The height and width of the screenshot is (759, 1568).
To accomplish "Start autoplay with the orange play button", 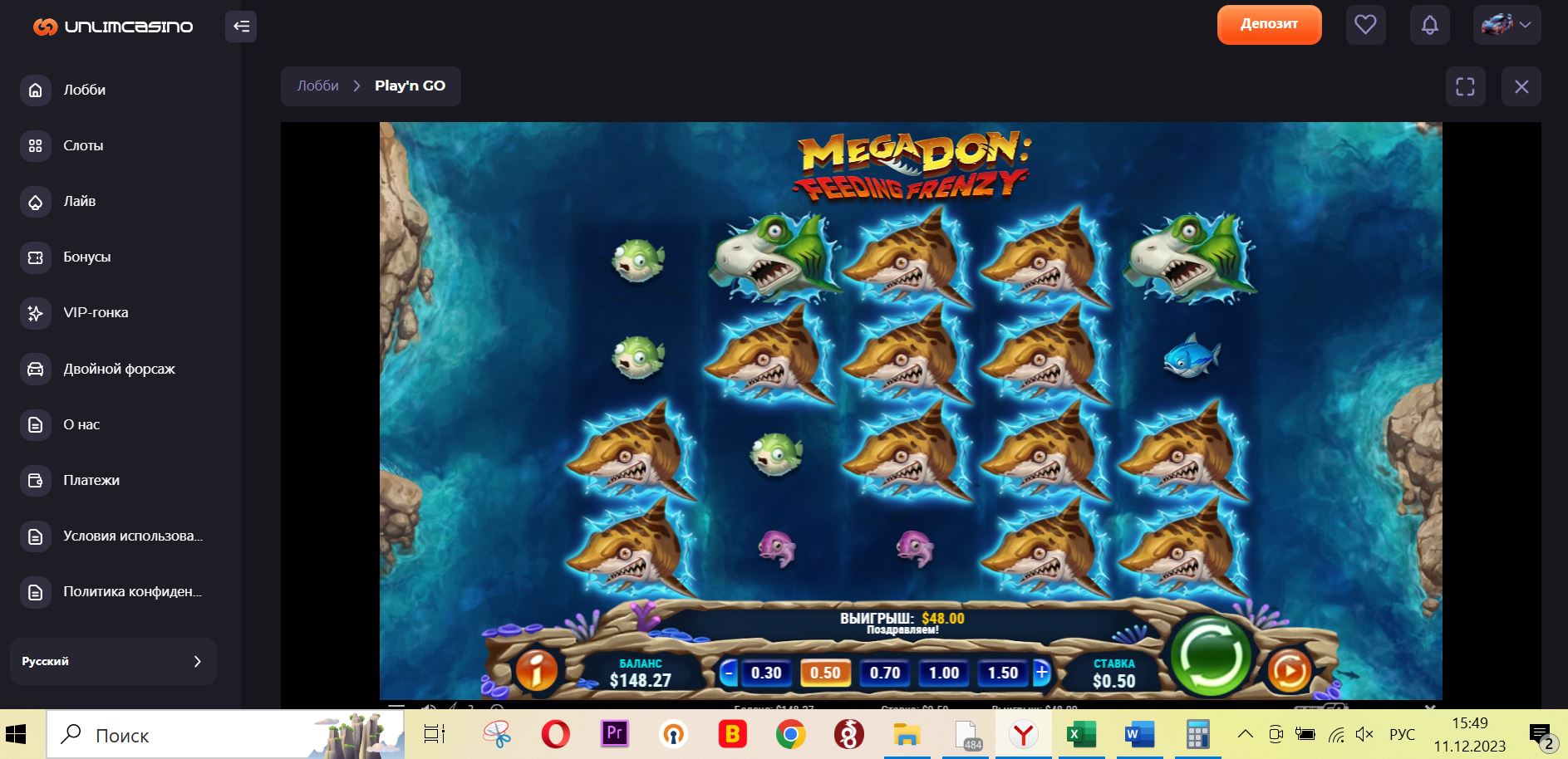I will 1289,670.
